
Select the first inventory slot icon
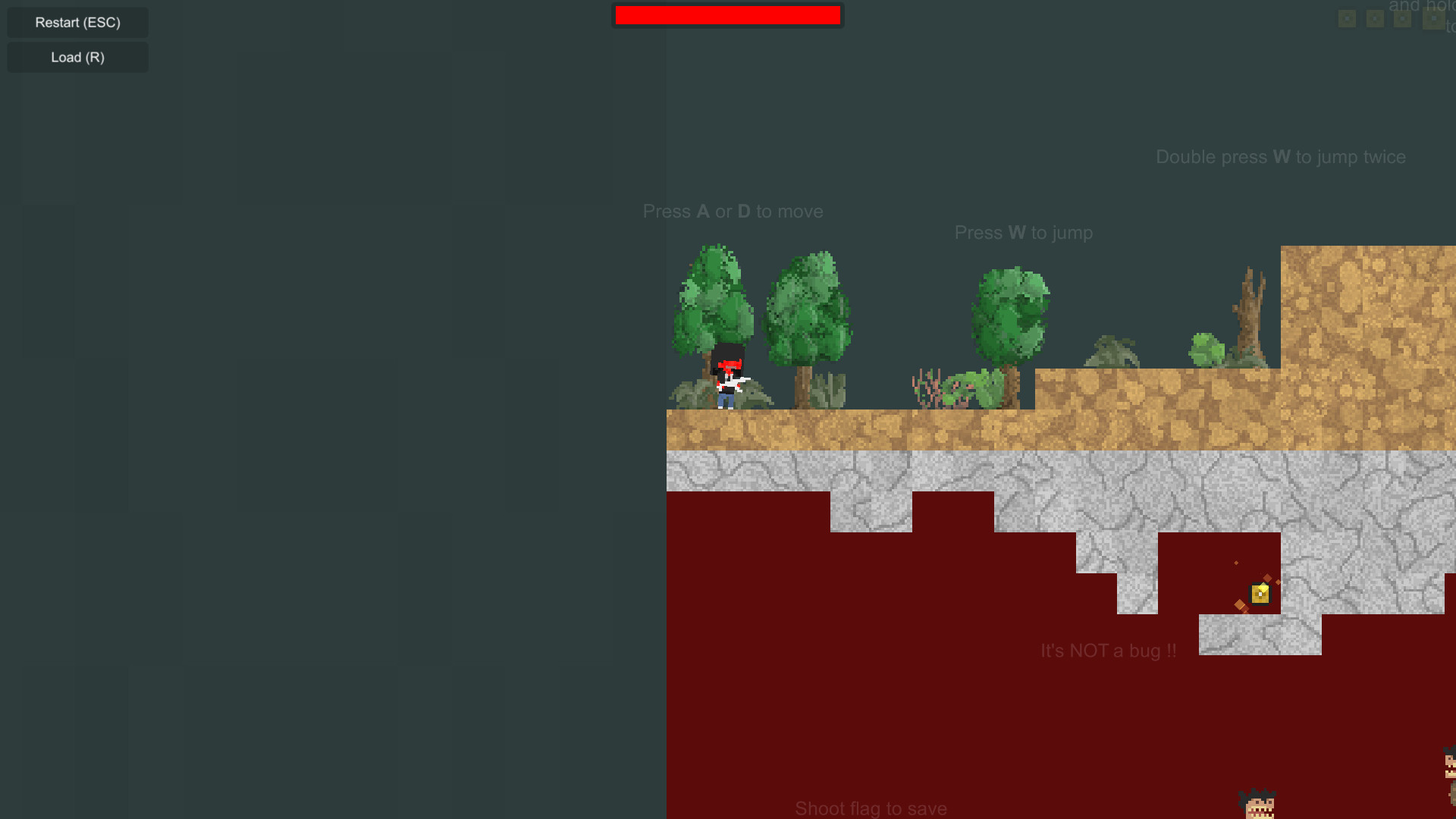click(x=1347, y=19)
